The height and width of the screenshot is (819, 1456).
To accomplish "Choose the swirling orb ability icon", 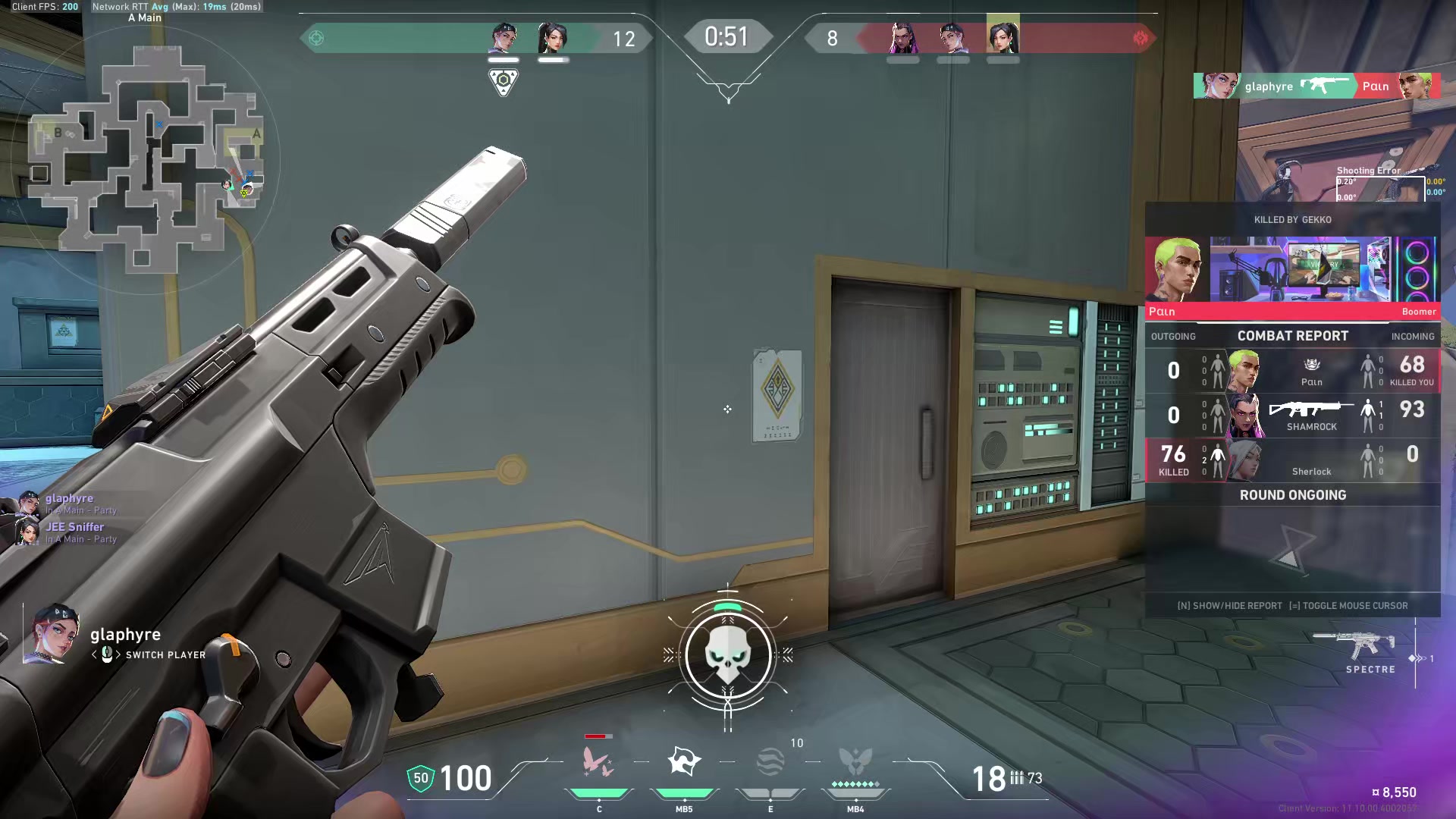I will coord(770,761).
